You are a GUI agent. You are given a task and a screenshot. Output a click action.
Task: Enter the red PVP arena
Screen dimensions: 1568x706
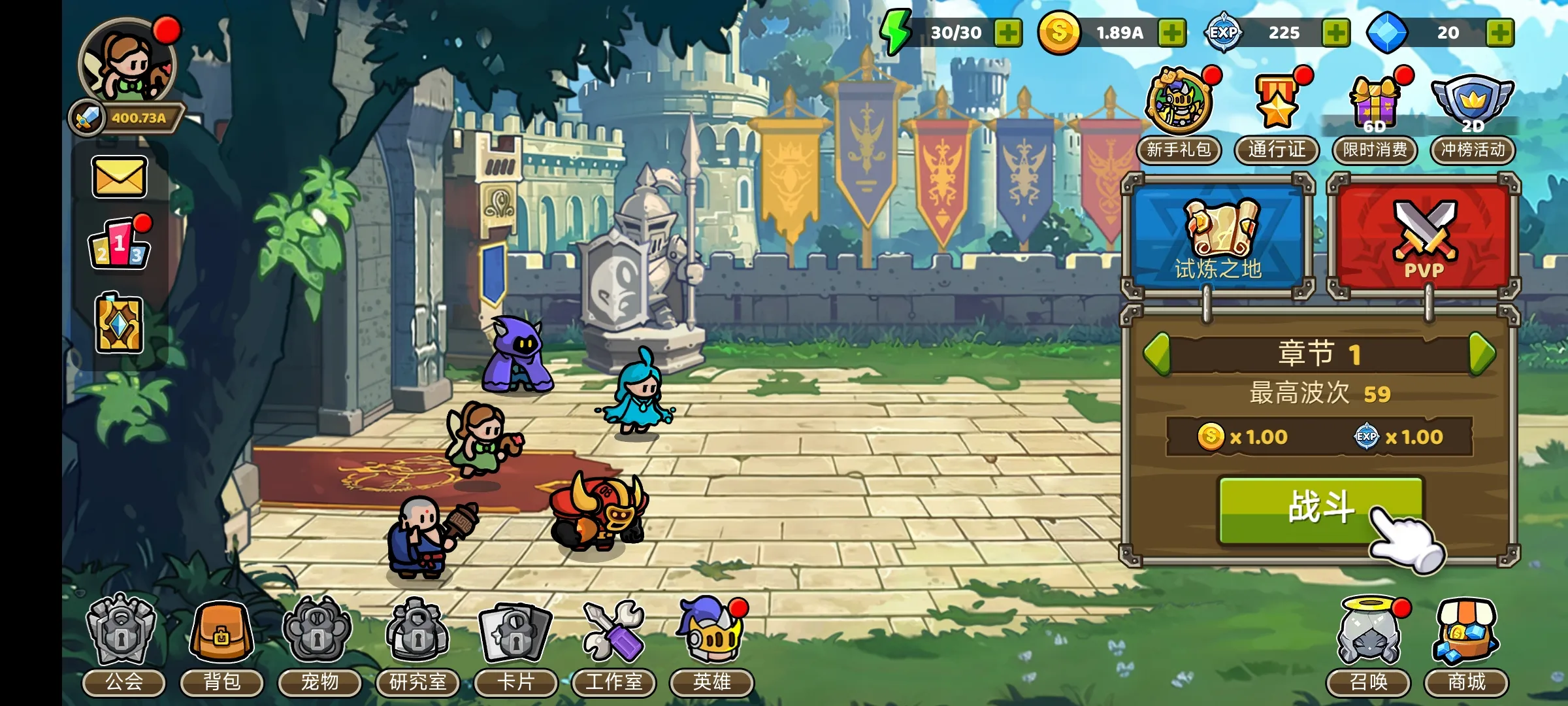click(1424, 237)
